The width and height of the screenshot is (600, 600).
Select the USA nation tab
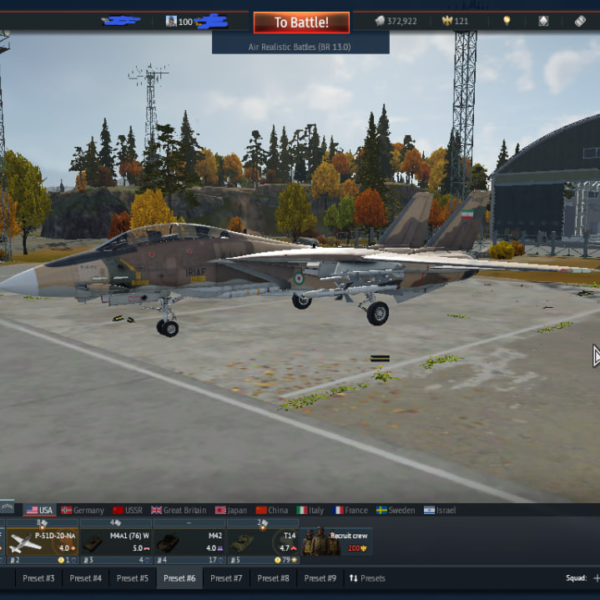point(40,510)
